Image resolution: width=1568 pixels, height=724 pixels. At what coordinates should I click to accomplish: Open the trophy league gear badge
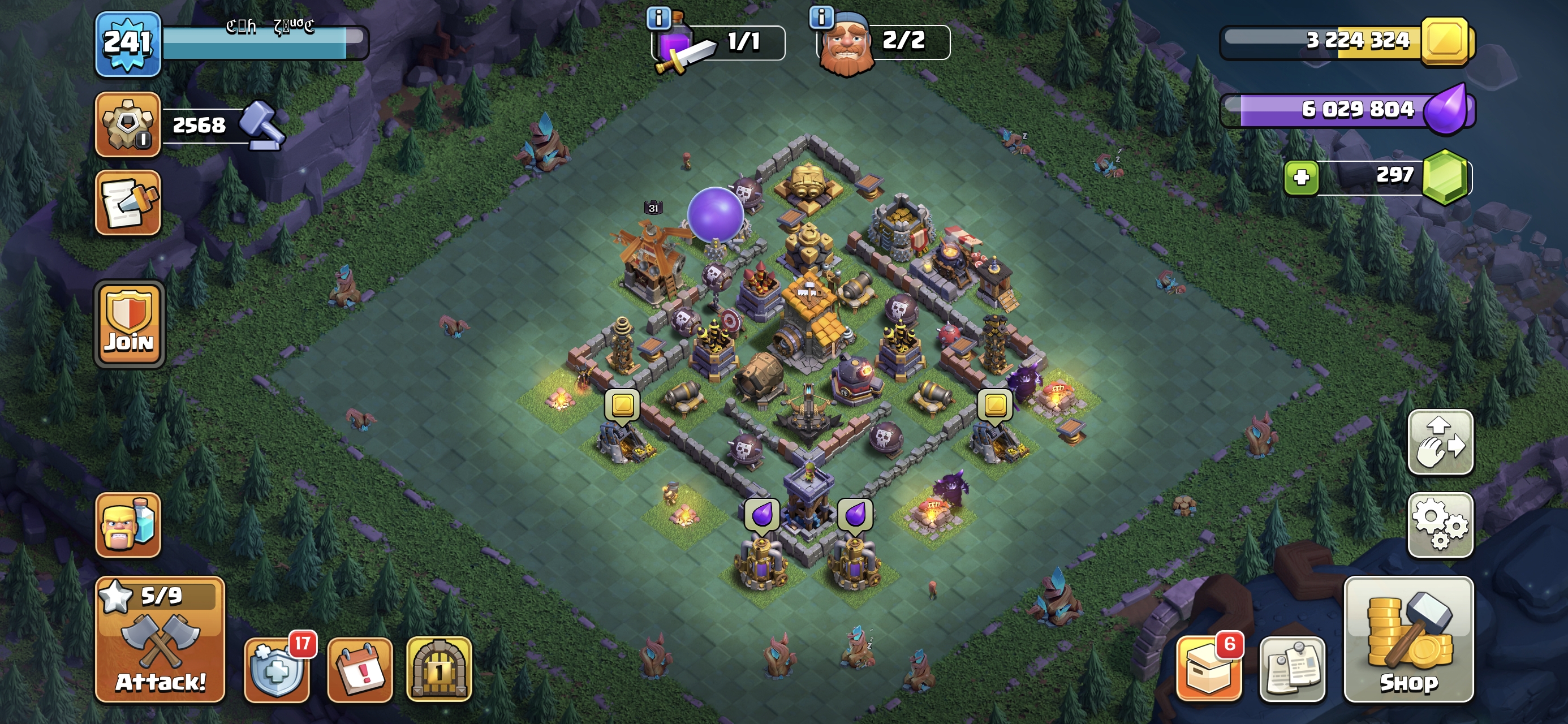(x=128, y=124)
